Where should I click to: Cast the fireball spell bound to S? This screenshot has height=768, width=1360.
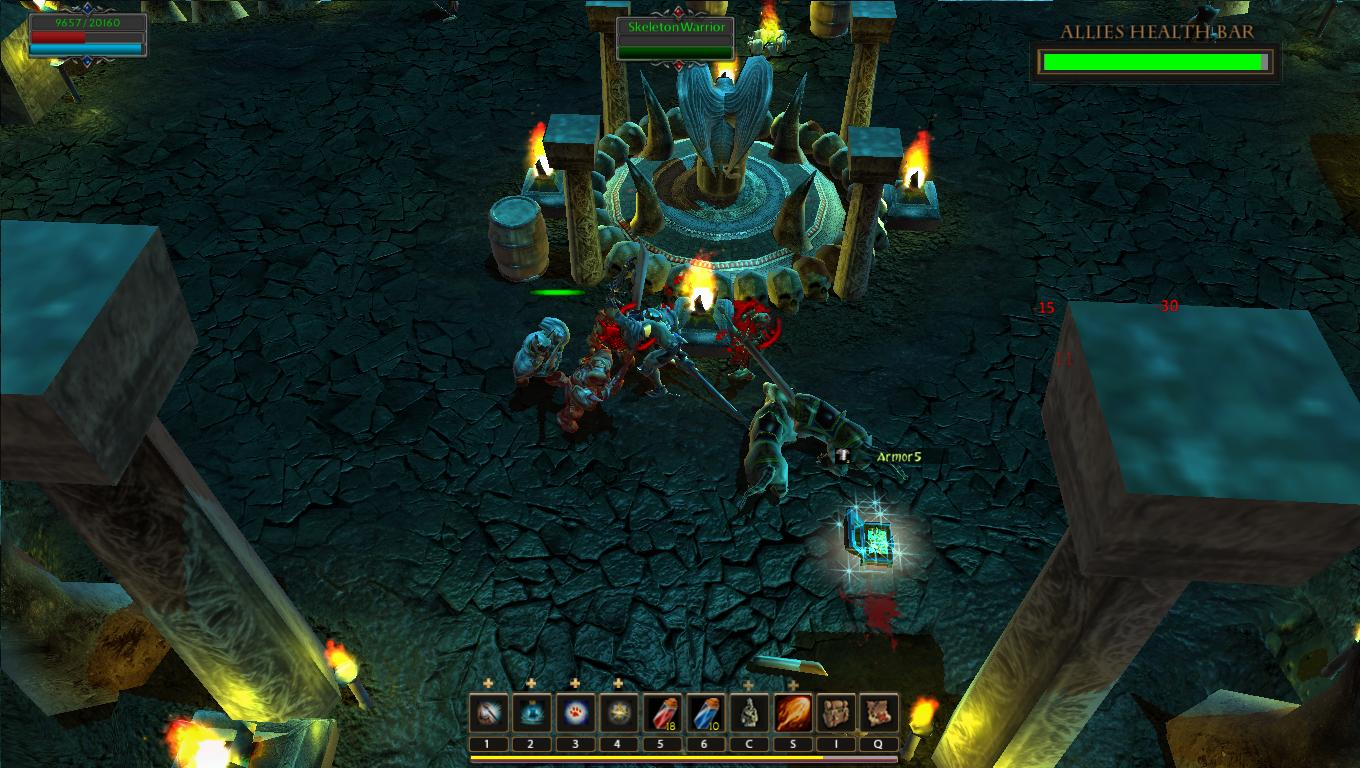pyautogui.click(x=792, y=711)
